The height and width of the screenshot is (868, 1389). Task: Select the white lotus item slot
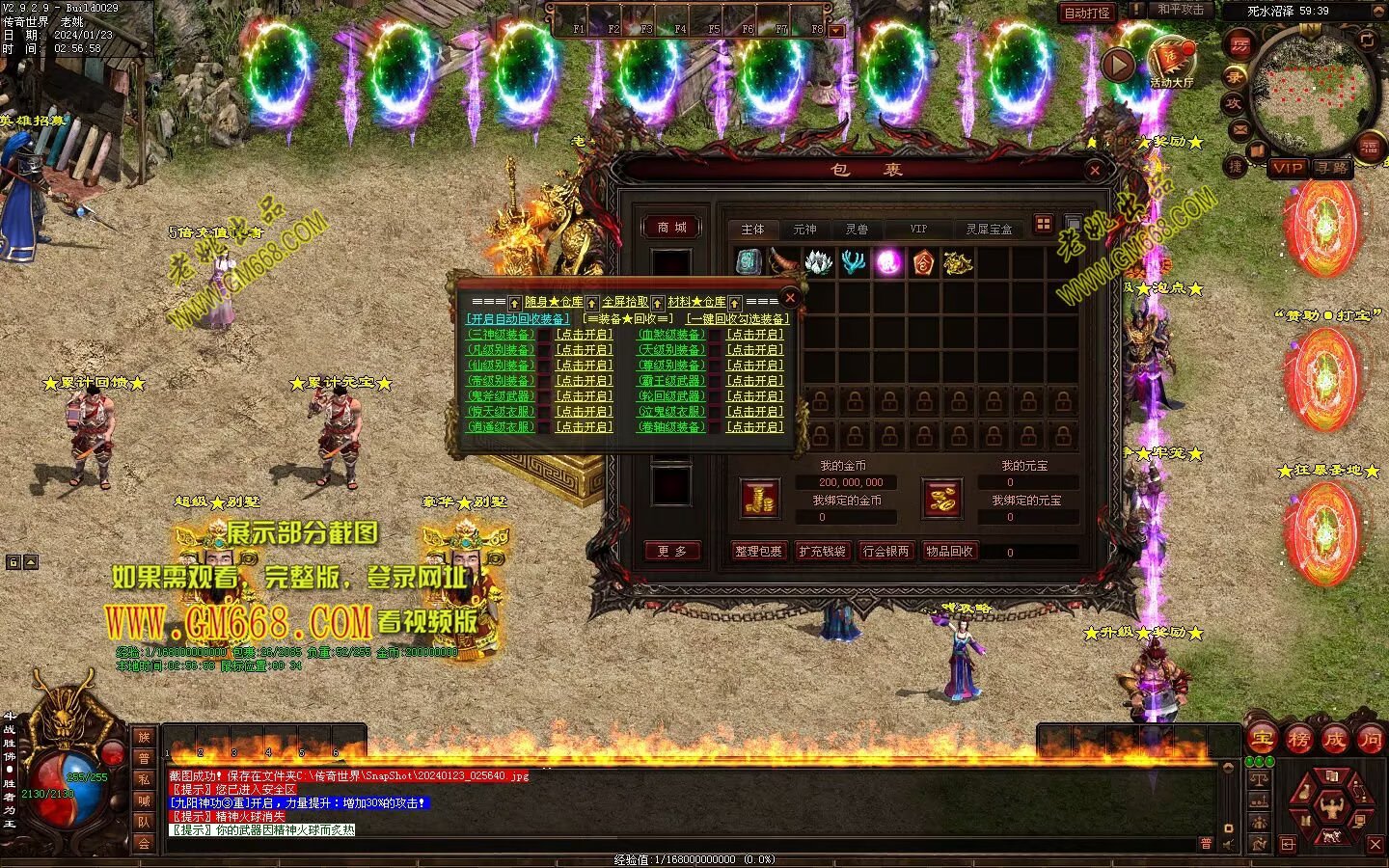(x=818, y=262)
